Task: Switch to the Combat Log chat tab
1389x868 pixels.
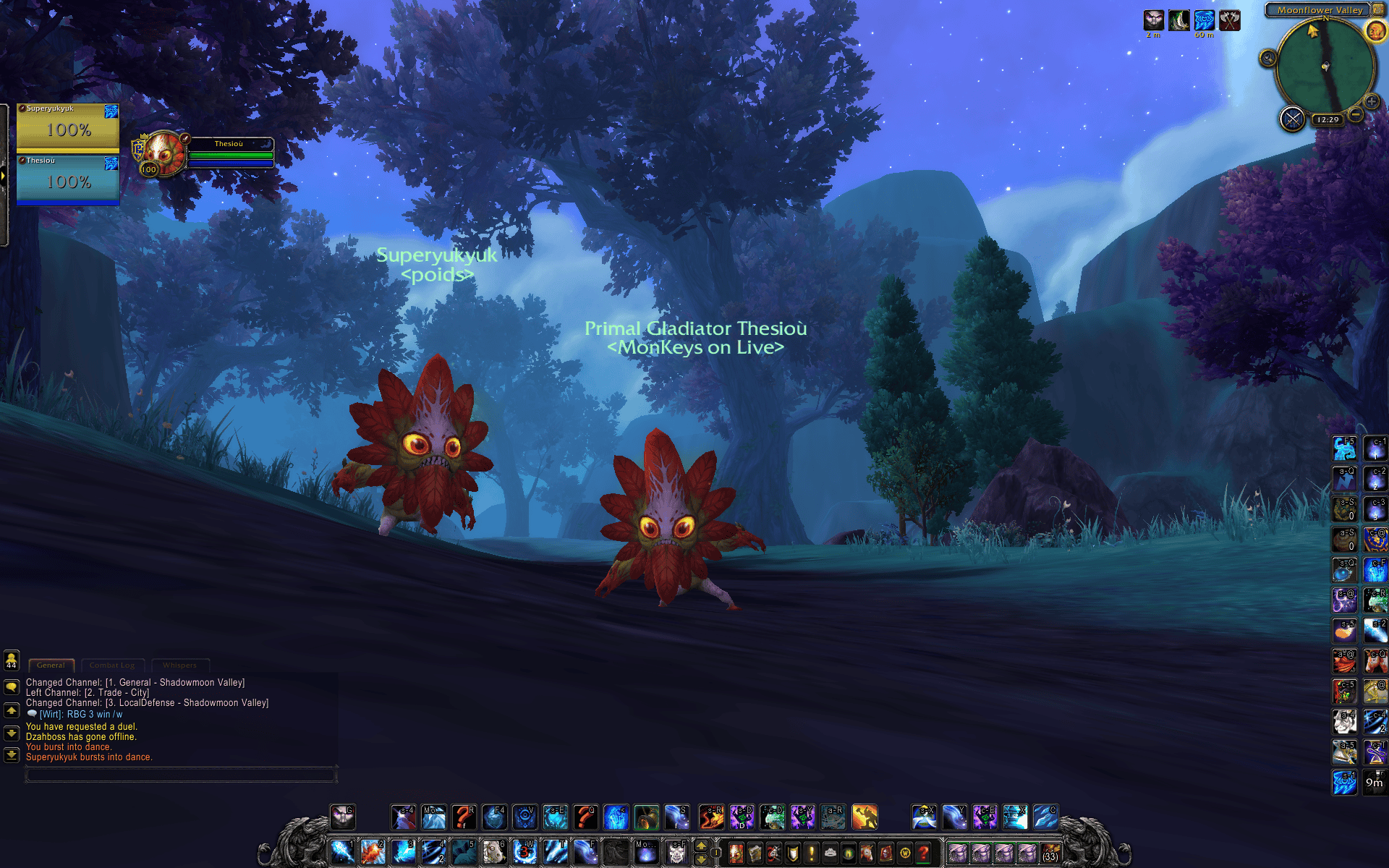Action: [x=112, y=665]
